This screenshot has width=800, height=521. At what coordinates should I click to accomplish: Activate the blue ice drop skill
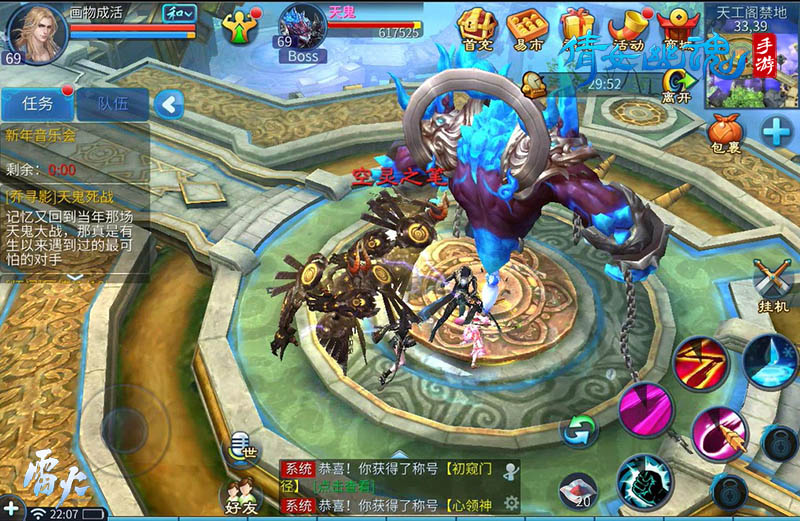769,359
